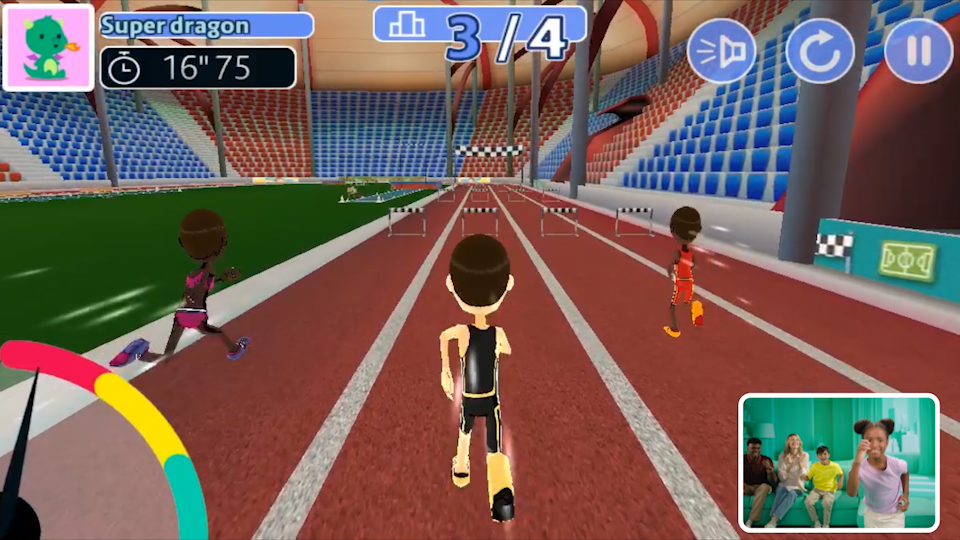This screenshot has height=540, width=960.
Task: Toggle sound with the speaker button
Action: coord(722,51)
